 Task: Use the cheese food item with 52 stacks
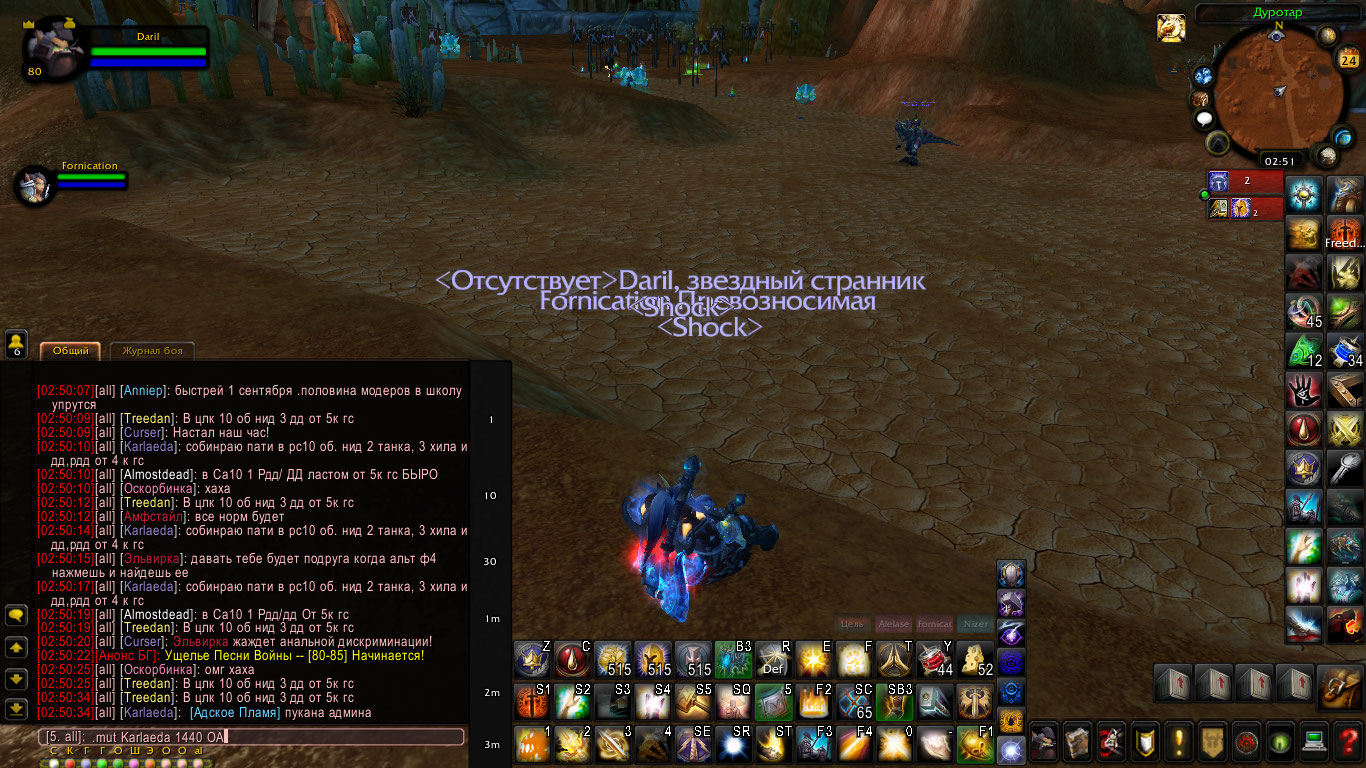[x=974, y=659]
